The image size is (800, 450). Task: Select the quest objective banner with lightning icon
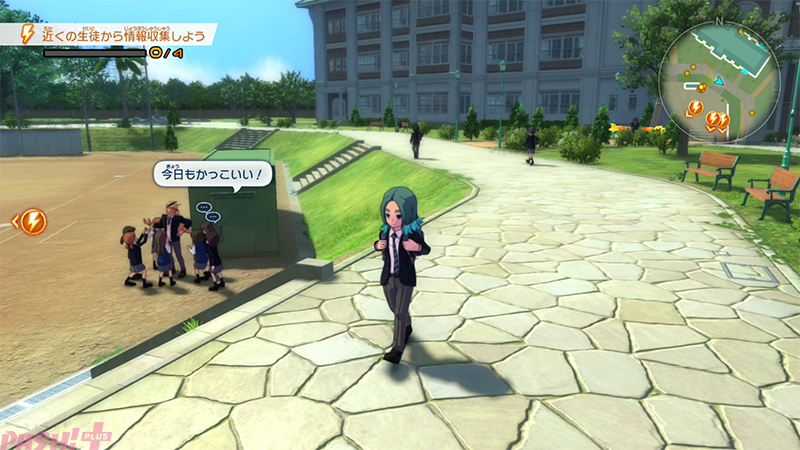pyautogui.click(x=110, y=35)
